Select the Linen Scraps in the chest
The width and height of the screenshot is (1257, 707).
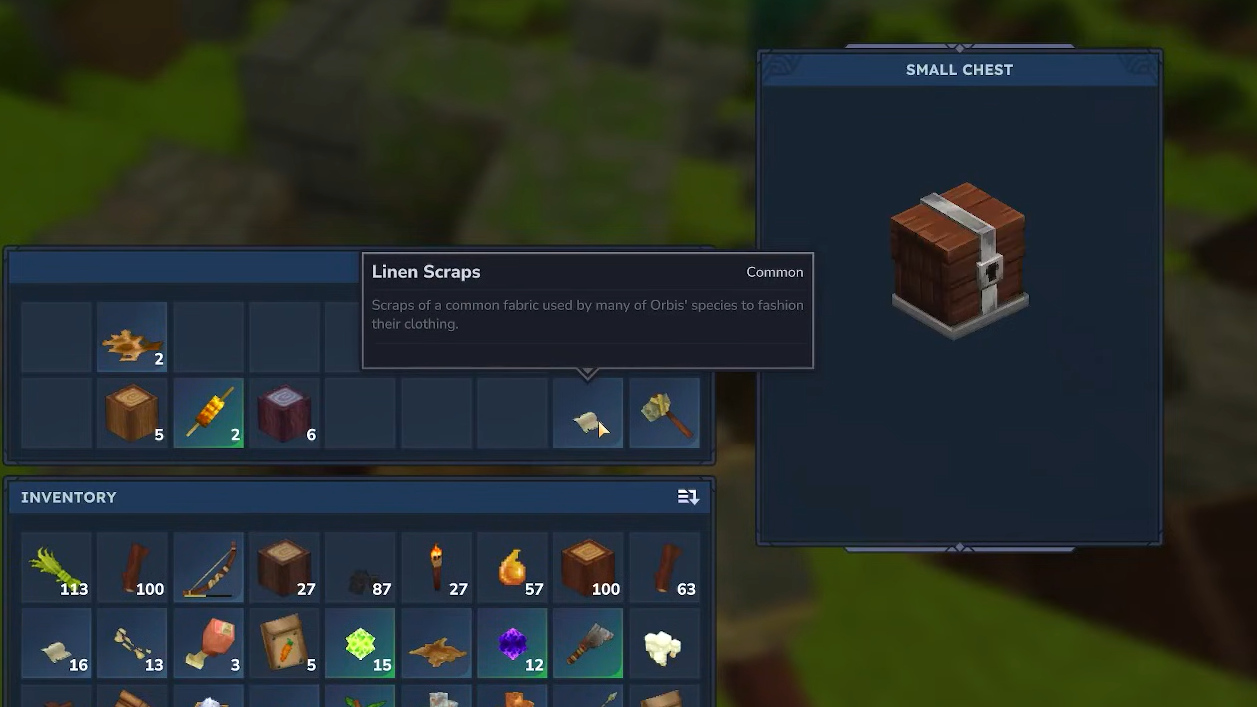[x=588, y=413]
